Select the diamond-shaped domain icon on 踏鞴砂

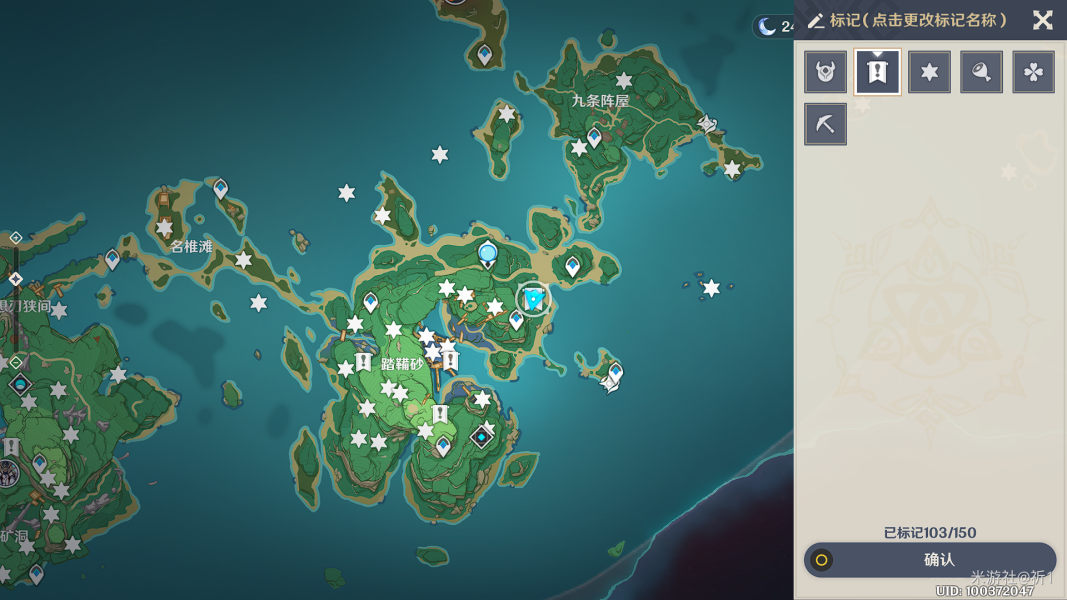coord(482,437)
